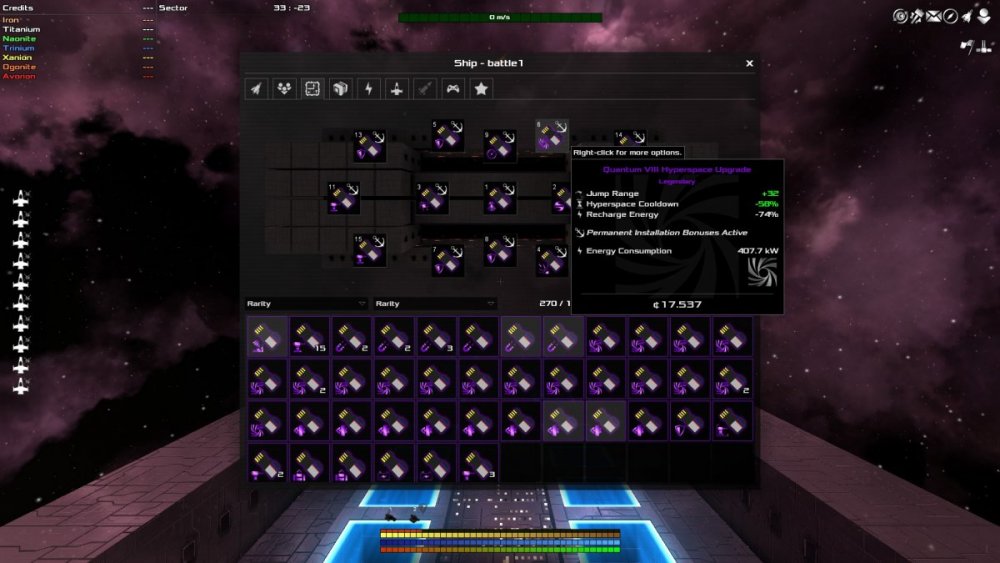Select inventory upgrade stack showing 15
1000x563 pixels.
(309, 337)
